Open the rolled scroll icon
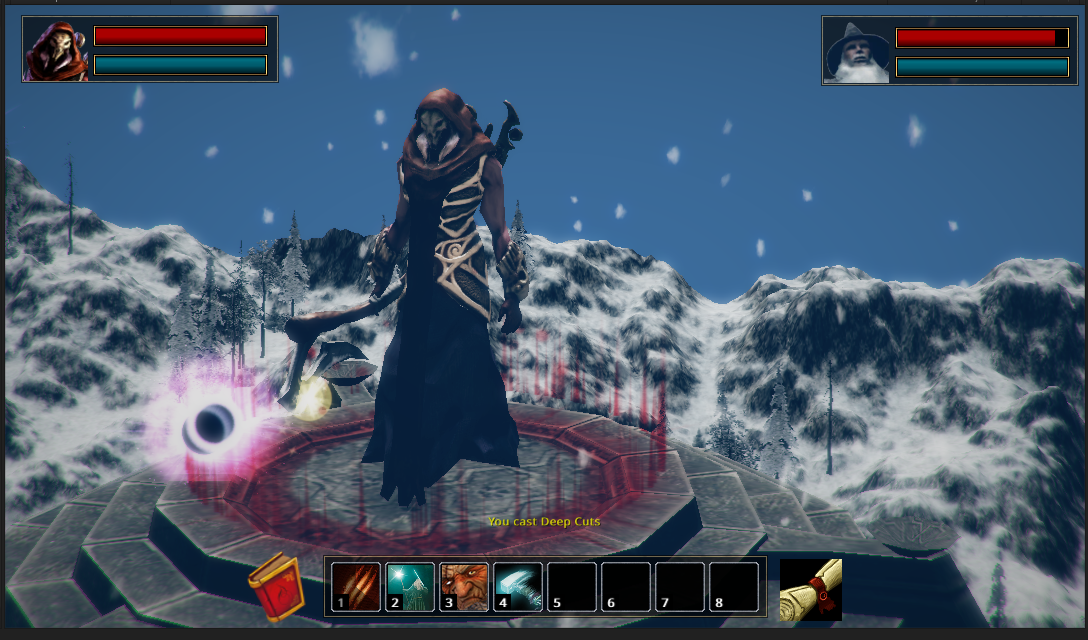This screenshot has width=1088, height=640. coord(810,589)
